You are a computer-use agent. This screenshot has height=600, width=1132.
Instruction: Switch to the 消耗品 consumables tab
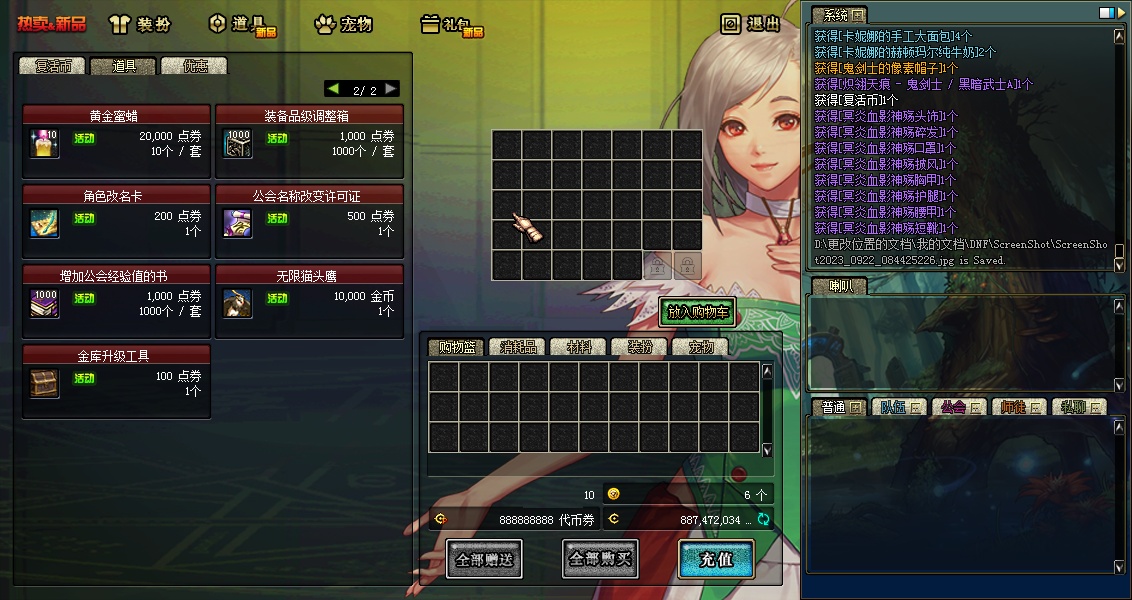518,347
